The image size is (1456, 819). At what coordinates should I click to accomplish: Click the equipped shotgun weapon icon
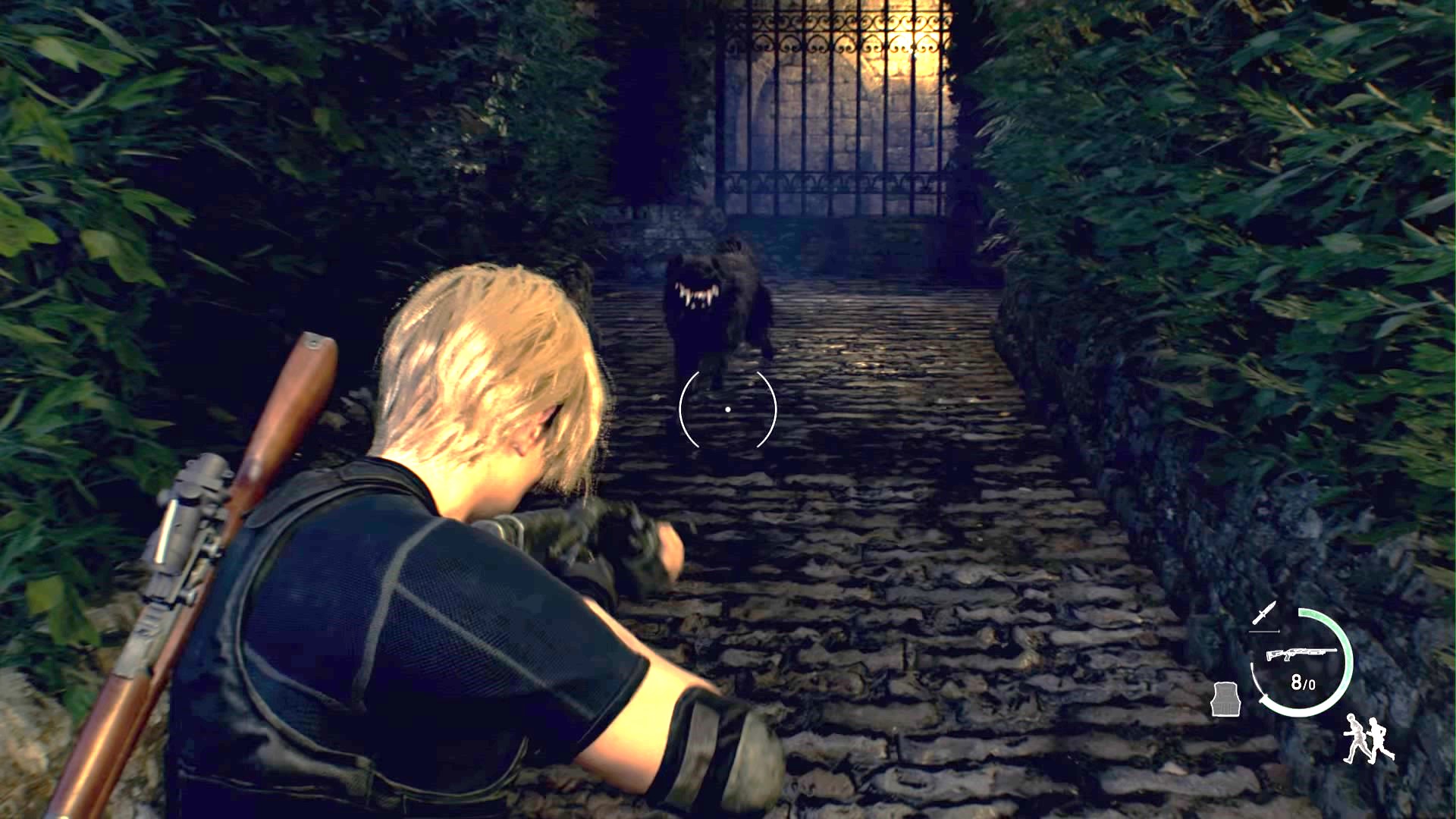(x=1302, y=654)
